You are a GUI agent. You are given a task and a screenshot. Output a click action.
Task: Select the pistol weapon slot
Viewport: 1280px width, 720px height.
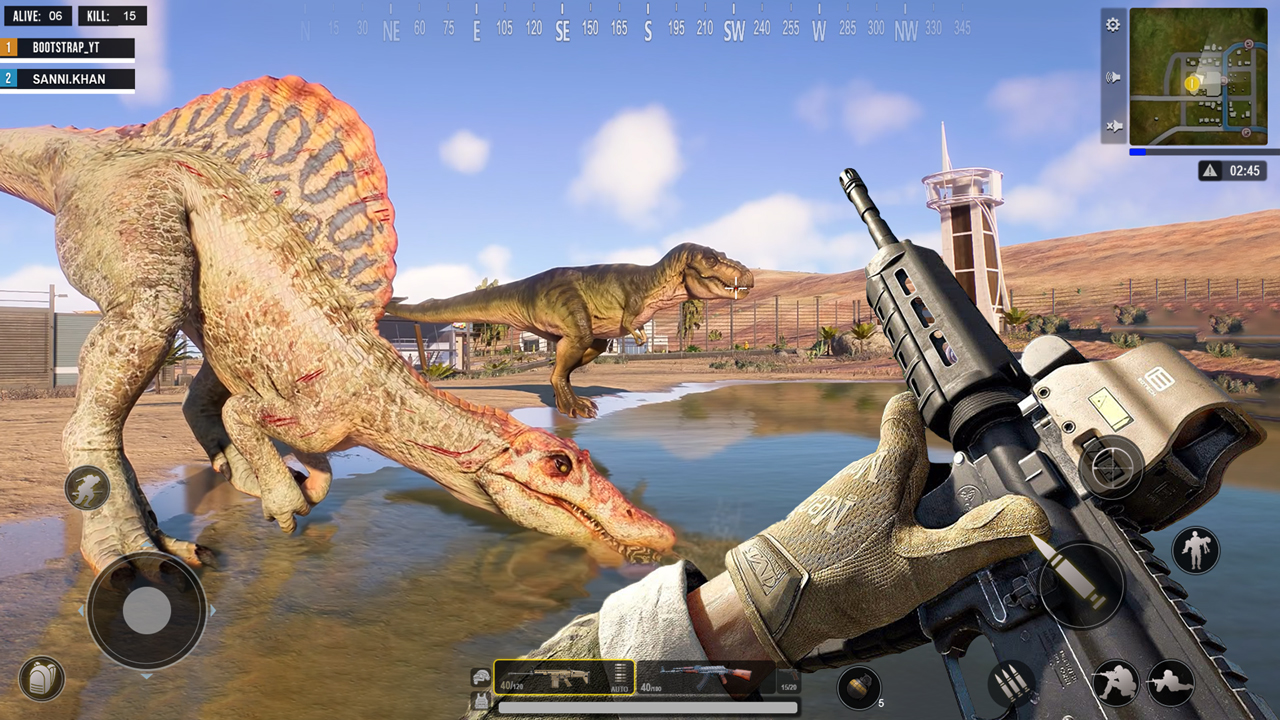790,680
